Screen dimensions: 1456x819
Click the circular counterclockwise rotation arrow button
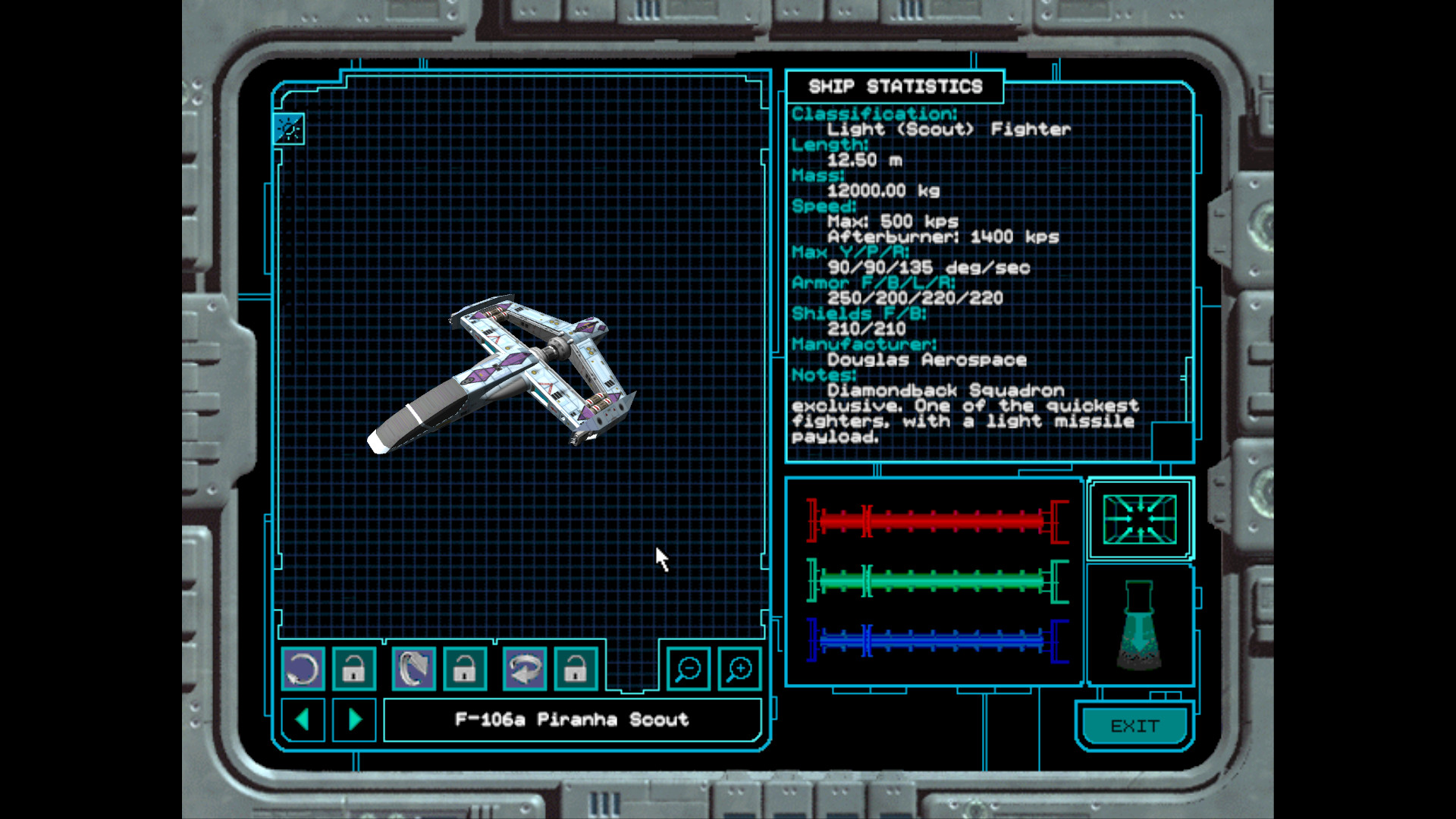pyautogui.click(x=303, y=669)
